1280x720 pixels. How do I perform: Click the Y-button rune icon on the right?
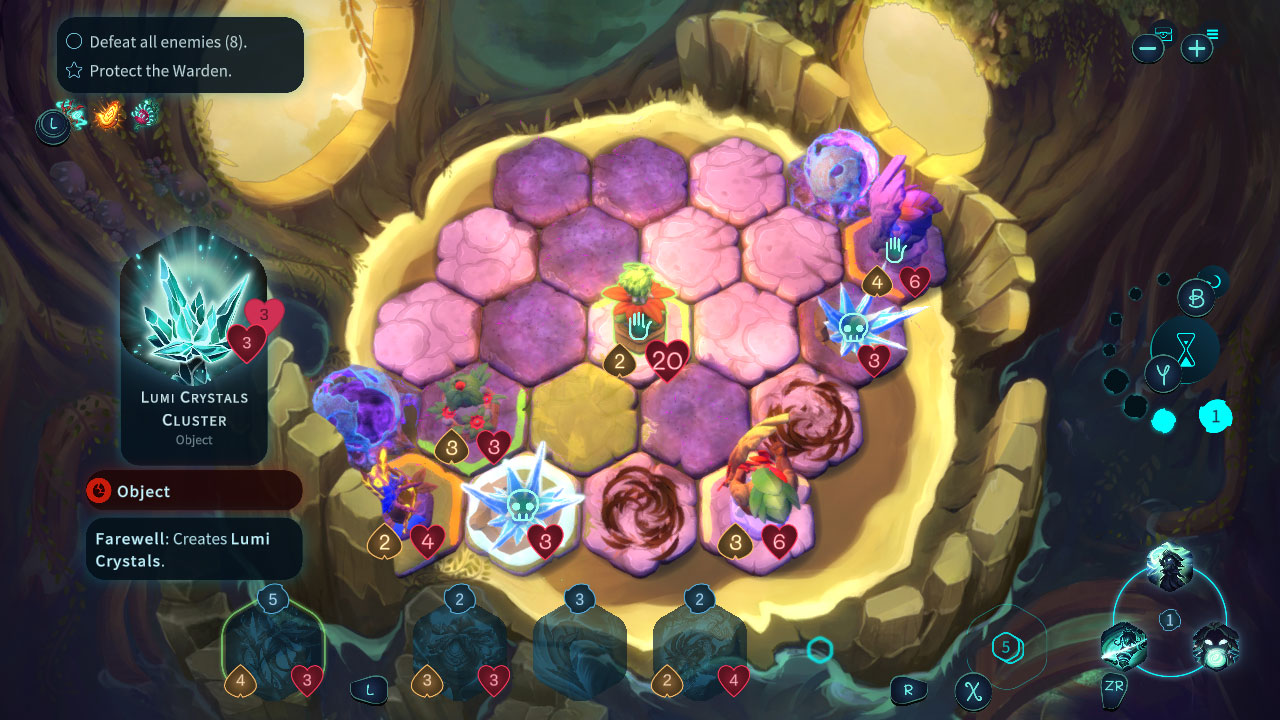coord(1164,371)
